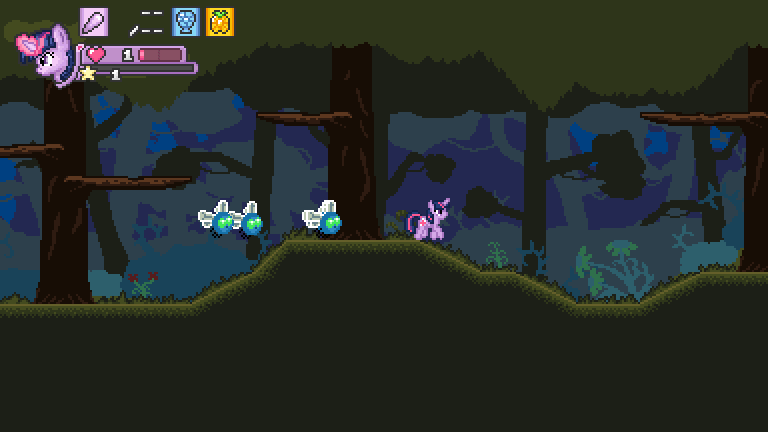Image resolution: width=768 pixels, height=432 pixels.
Task: Choose the orange pineapple fruit icon
Action: coord(220,22)
